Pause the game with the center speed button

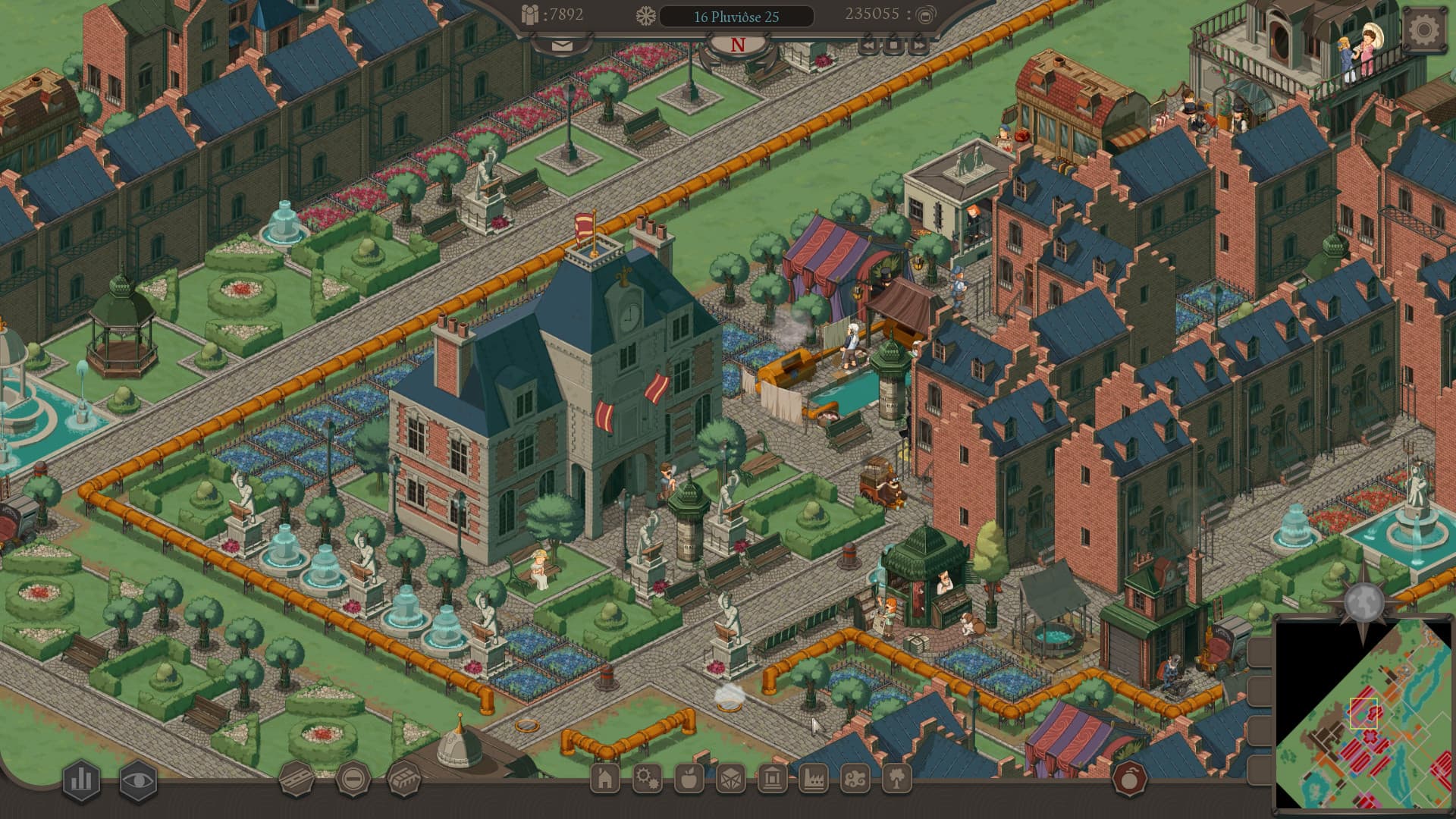point(893,45)
